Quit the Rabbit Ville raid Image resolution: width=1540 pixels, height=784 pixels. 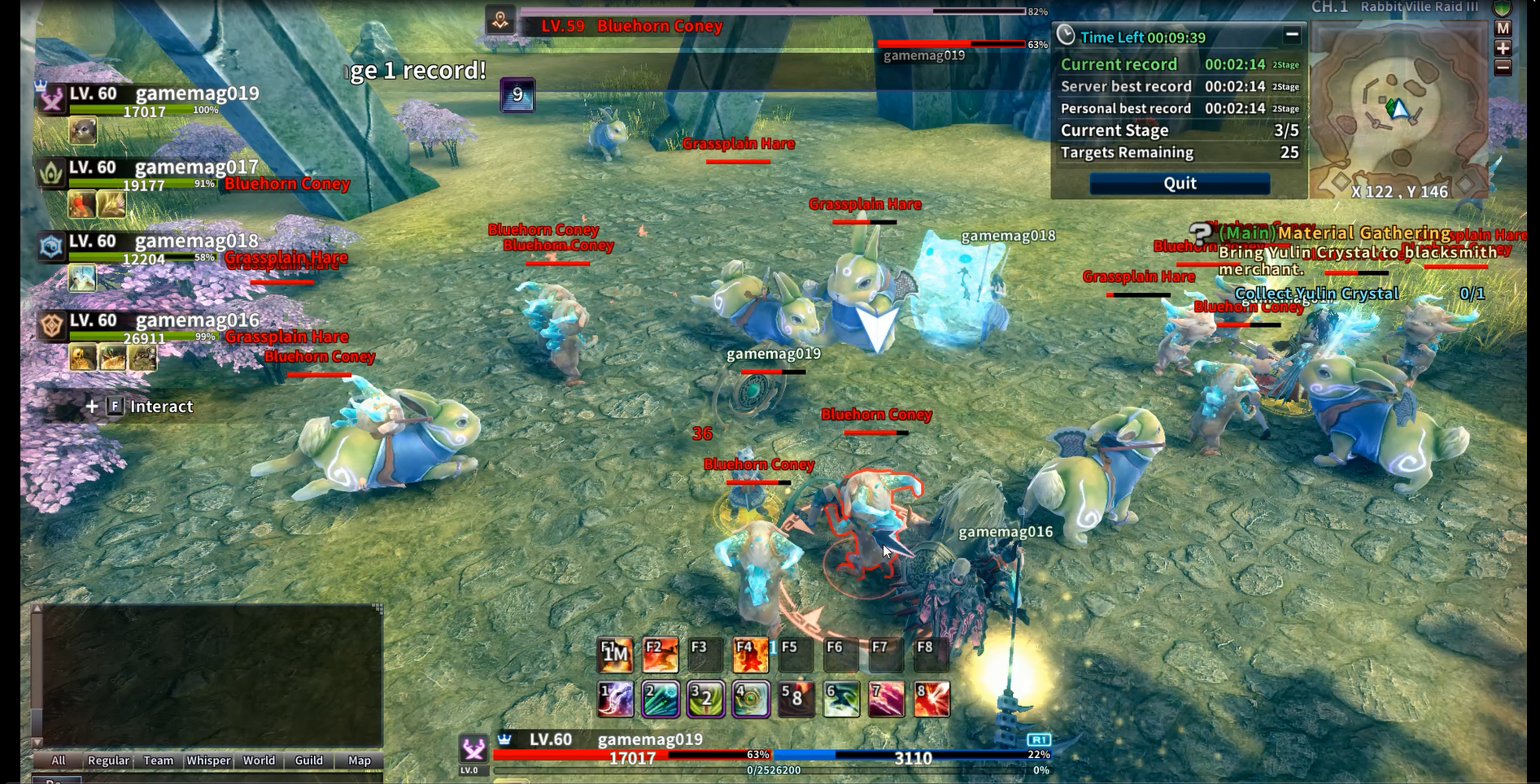click(x=1180, y=184)
